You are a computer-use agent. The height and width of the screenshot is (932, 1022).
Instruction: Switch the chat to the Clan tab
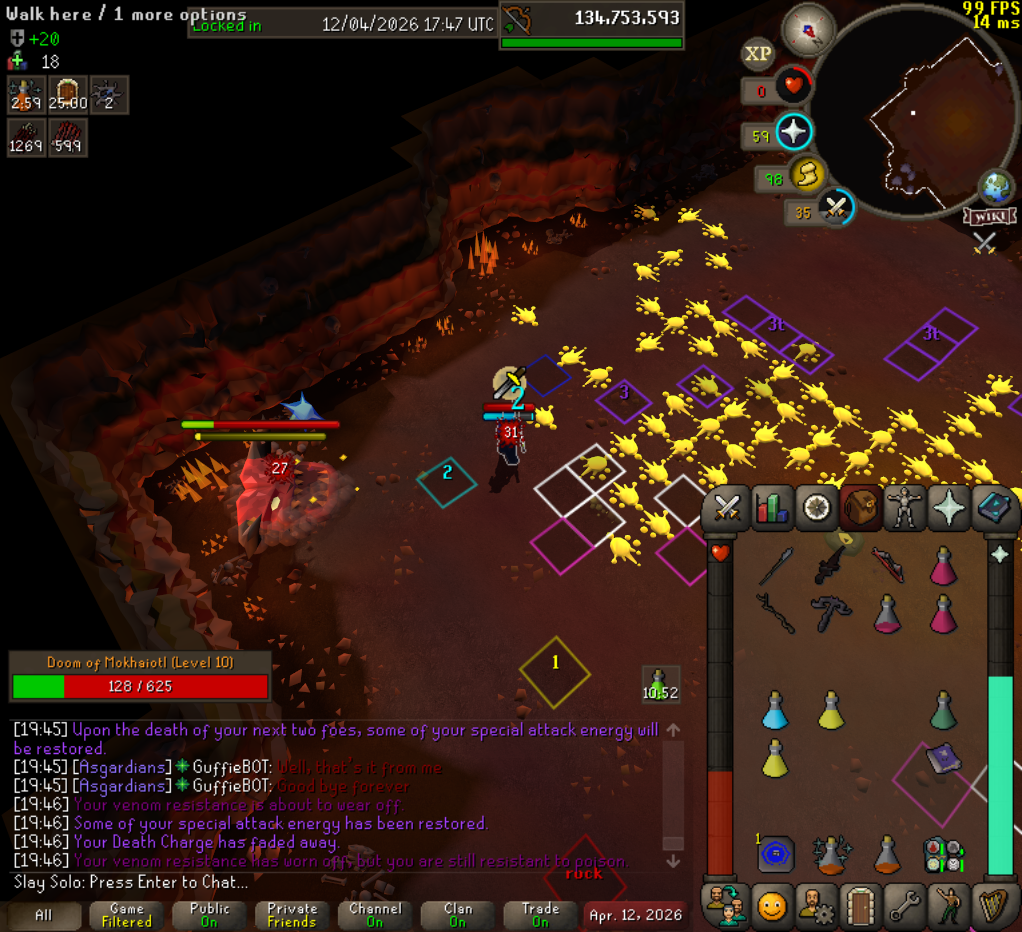point(458,915)
